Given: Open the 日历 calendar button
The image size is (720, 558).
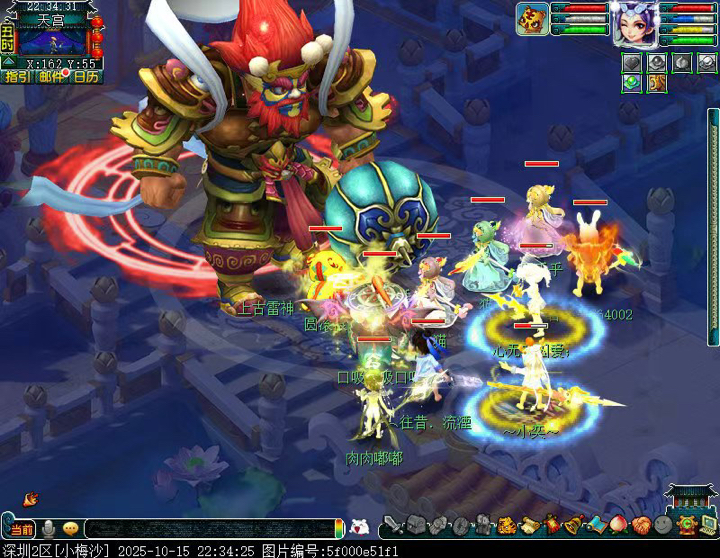Looking at the screenshot, I should click(x=86, y=76).
